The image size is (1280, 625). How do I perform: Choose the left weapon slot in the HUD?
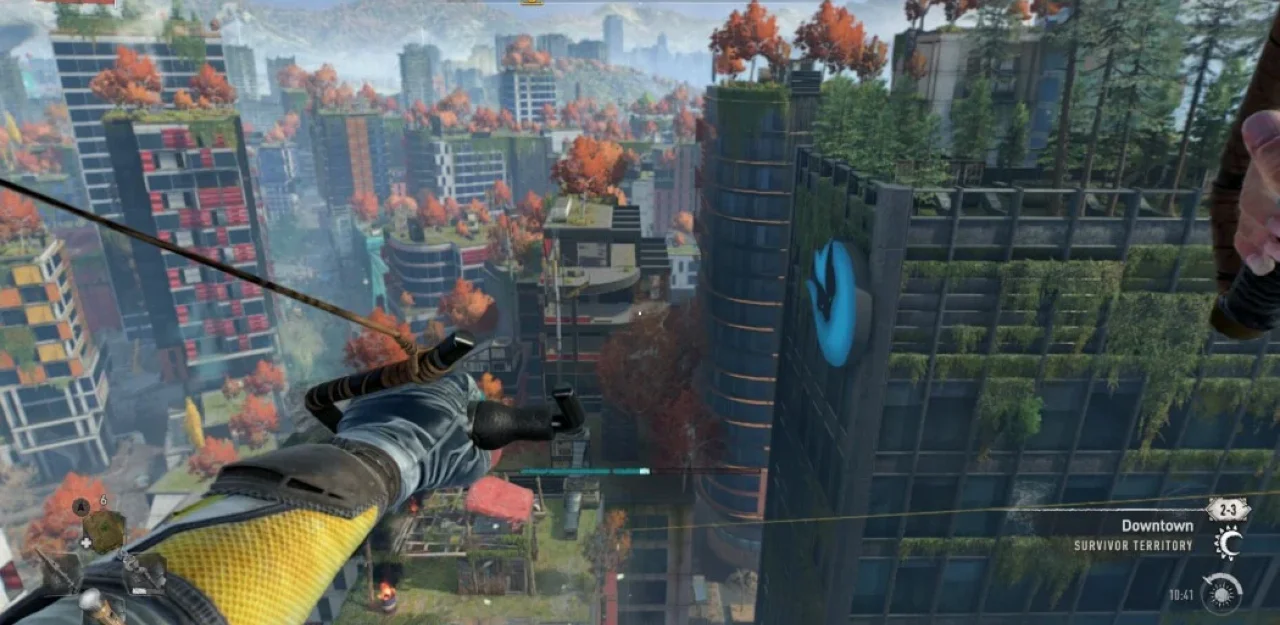62,574
